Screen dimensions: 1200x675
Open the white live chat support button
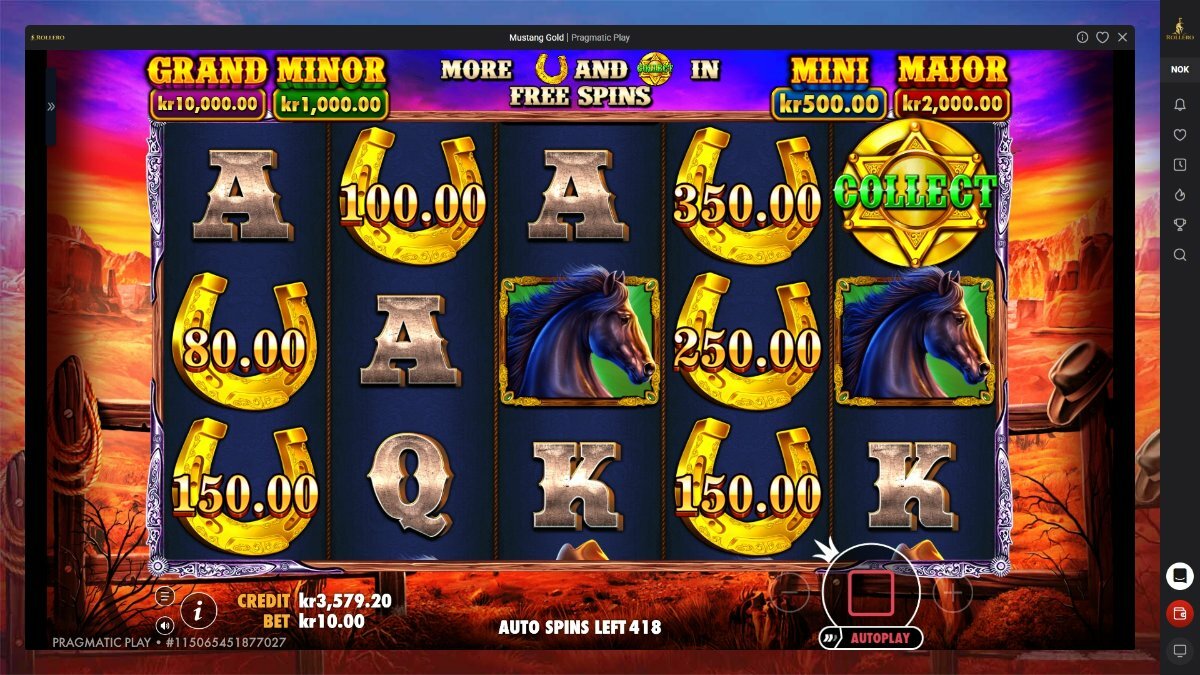pyautogui.click(x=1179, y=576)
